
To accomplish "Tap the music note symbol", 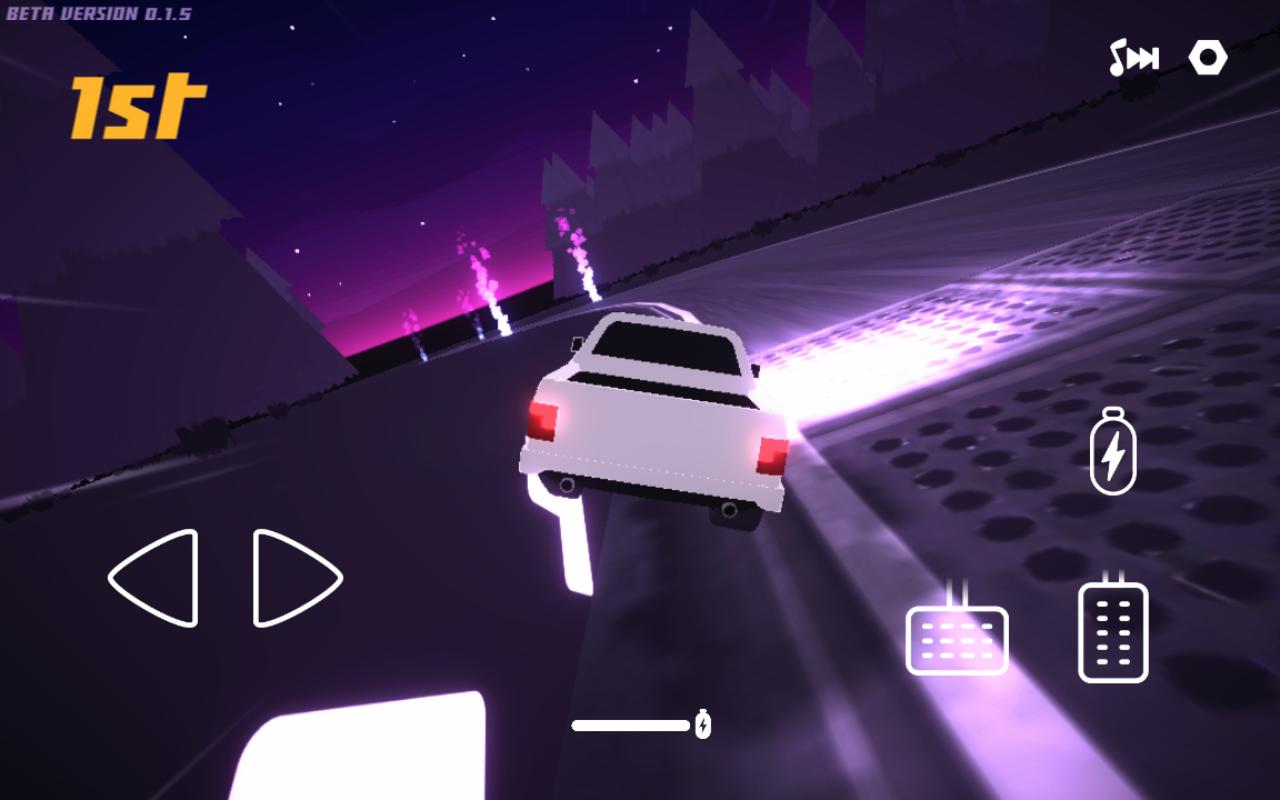I will (x=1120, y=58).
